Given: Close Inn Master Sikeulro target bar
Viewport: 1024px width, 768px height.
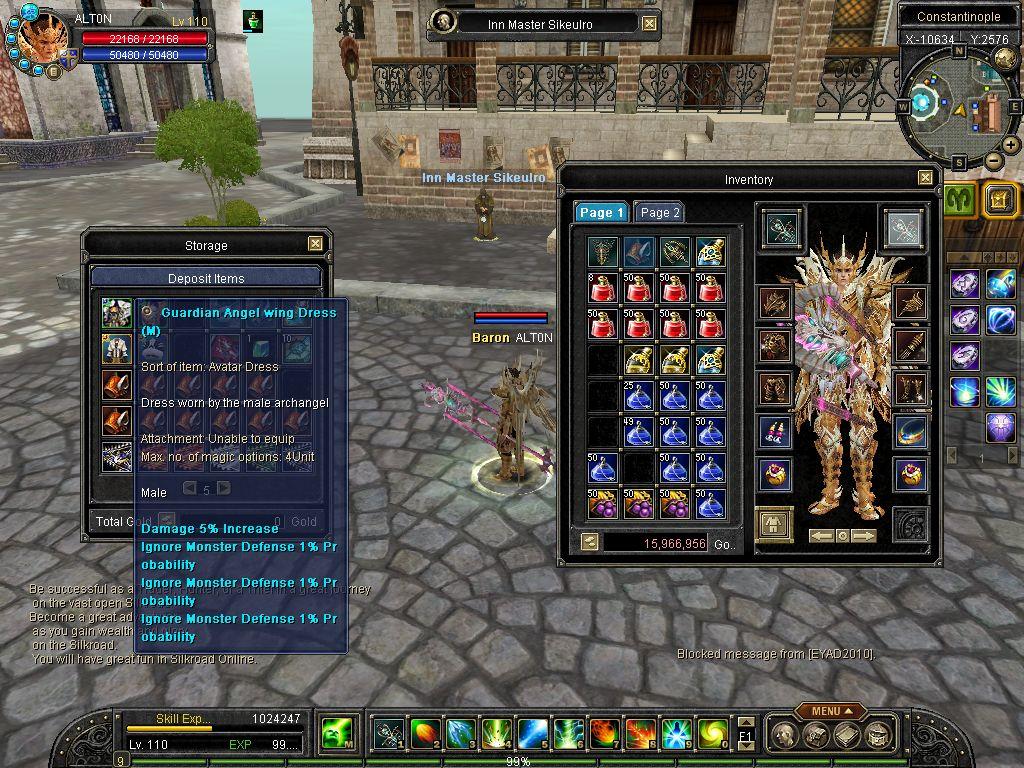Looking at the screenshot, I should (649, 24).
